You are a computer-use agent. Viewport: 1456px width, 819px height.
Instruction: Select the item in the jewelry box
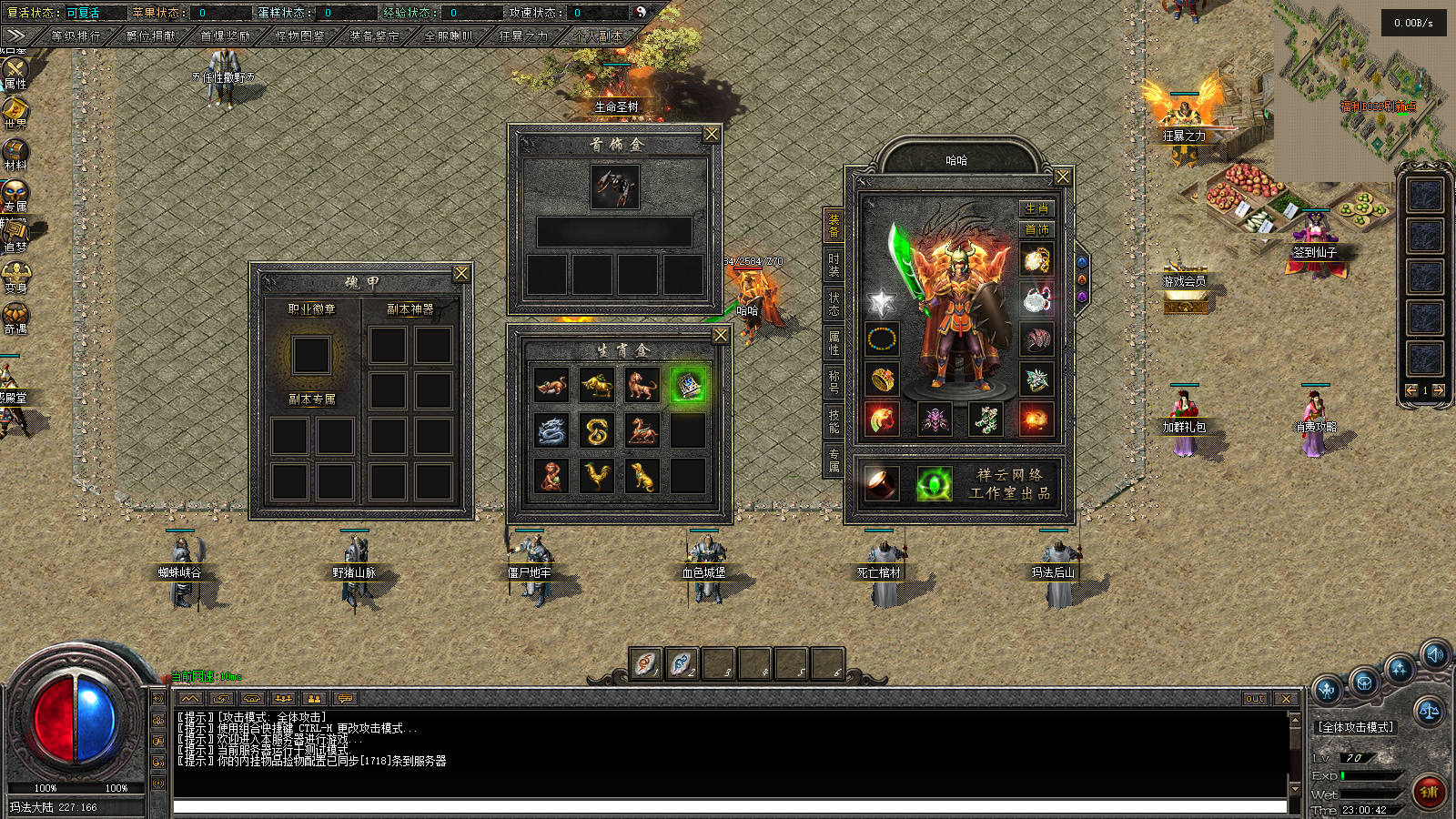[614, 187]
